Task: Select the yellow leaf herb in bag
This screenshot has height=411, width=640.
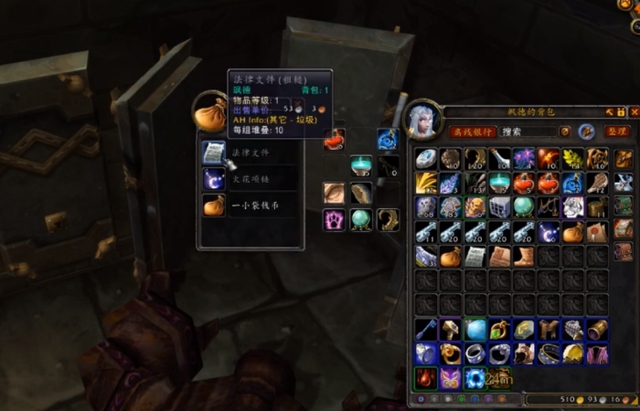Action: (572, 158)
